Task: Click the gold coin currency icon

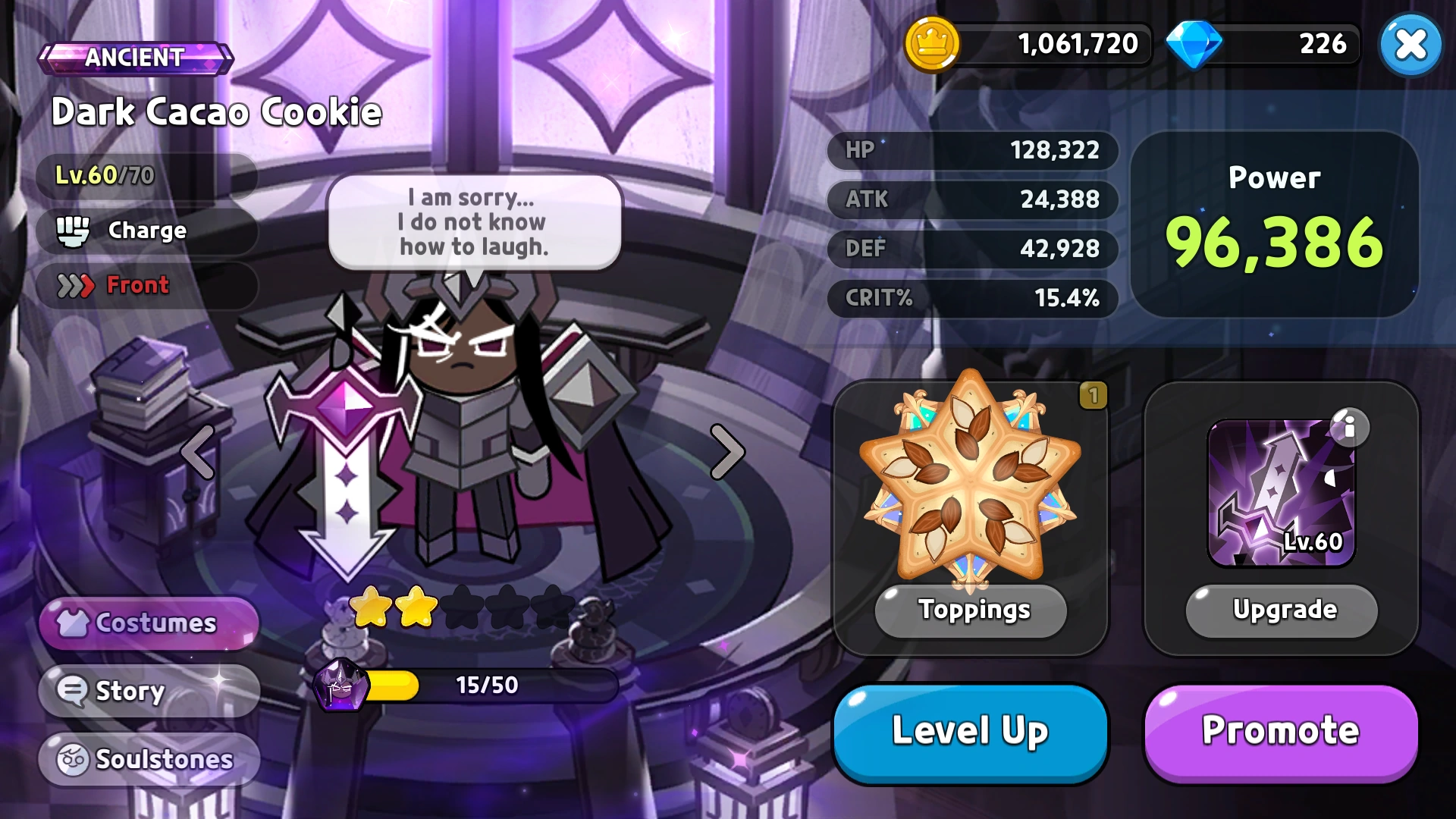Action: point(934,44)
